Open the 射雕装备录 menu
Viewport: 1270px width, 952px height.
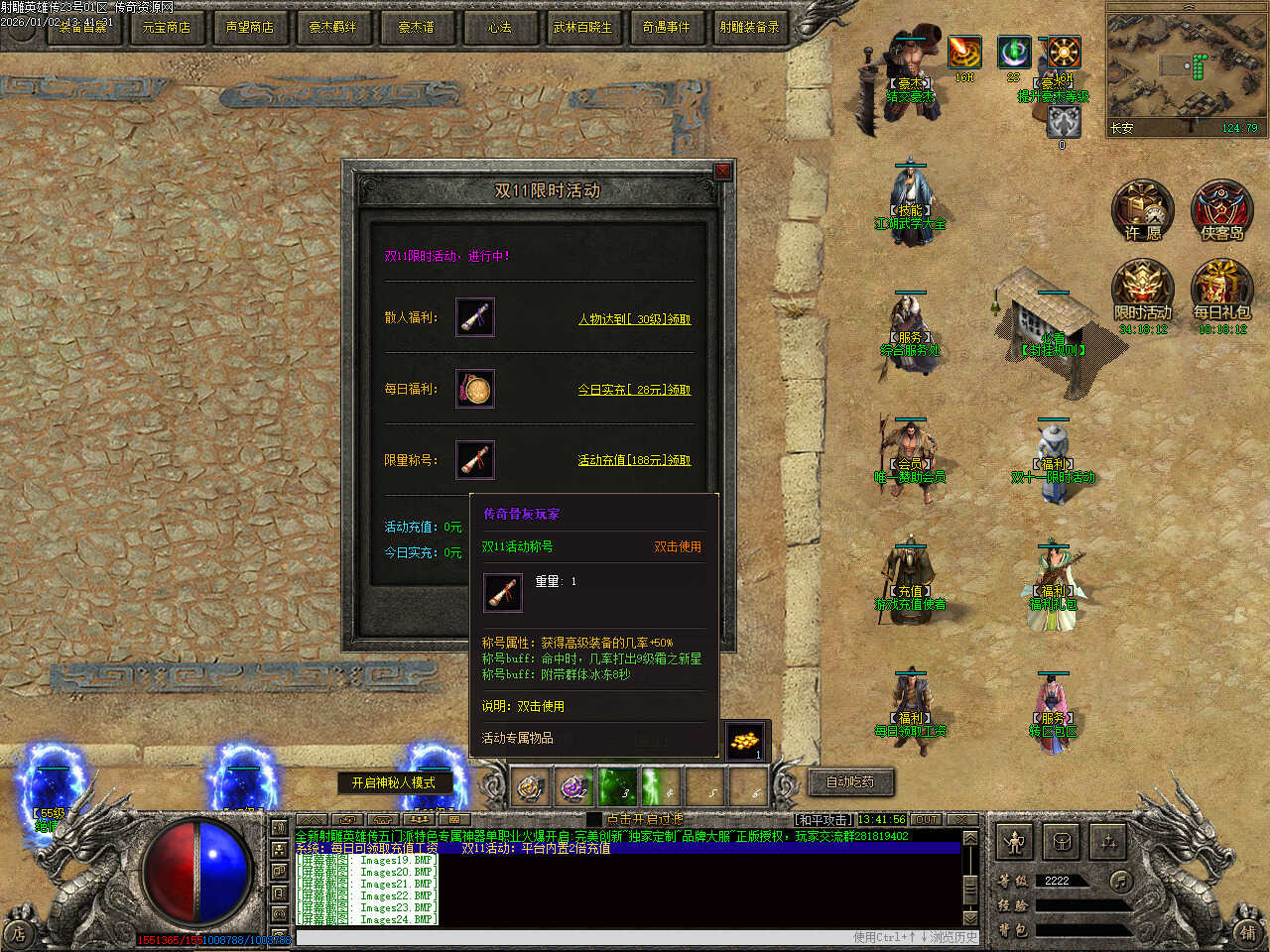pyautogui.click(x=750, y=27)
